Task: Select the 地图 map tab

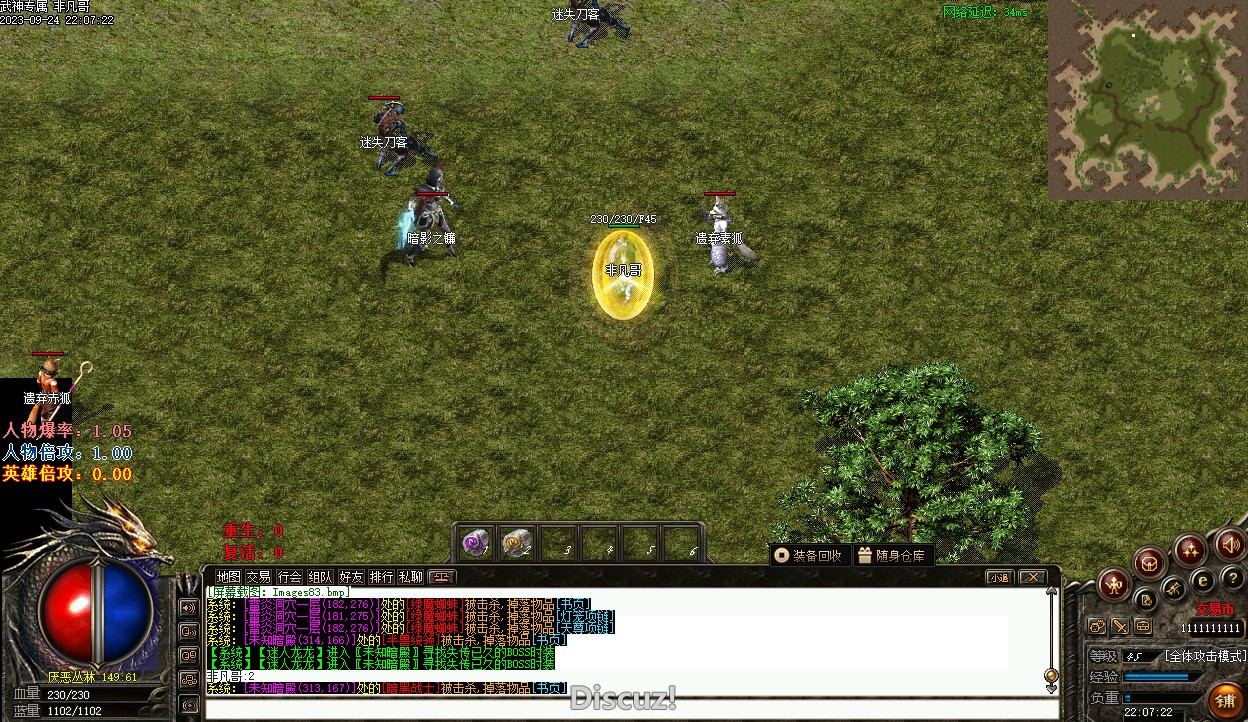Action: [x=228, y=577]
